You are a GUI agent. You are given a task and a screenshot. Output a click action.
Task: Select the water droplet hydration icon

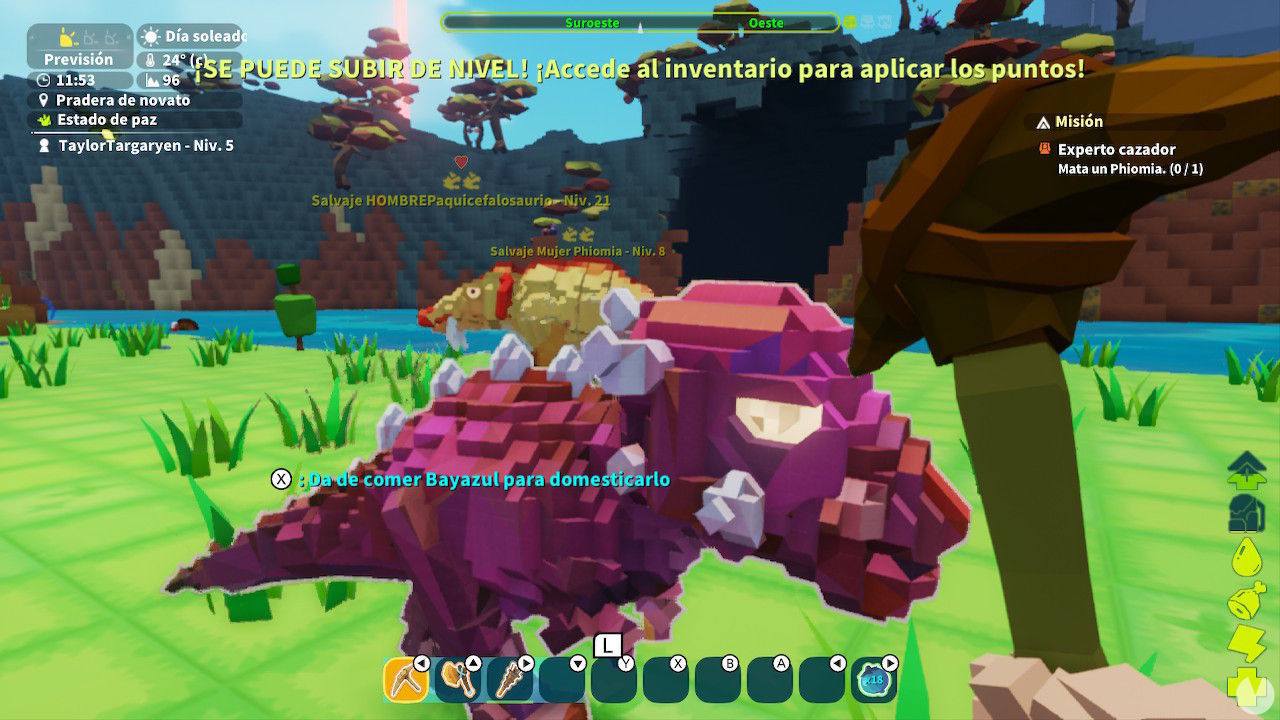pyautogui.click(x=1245, y=556)
